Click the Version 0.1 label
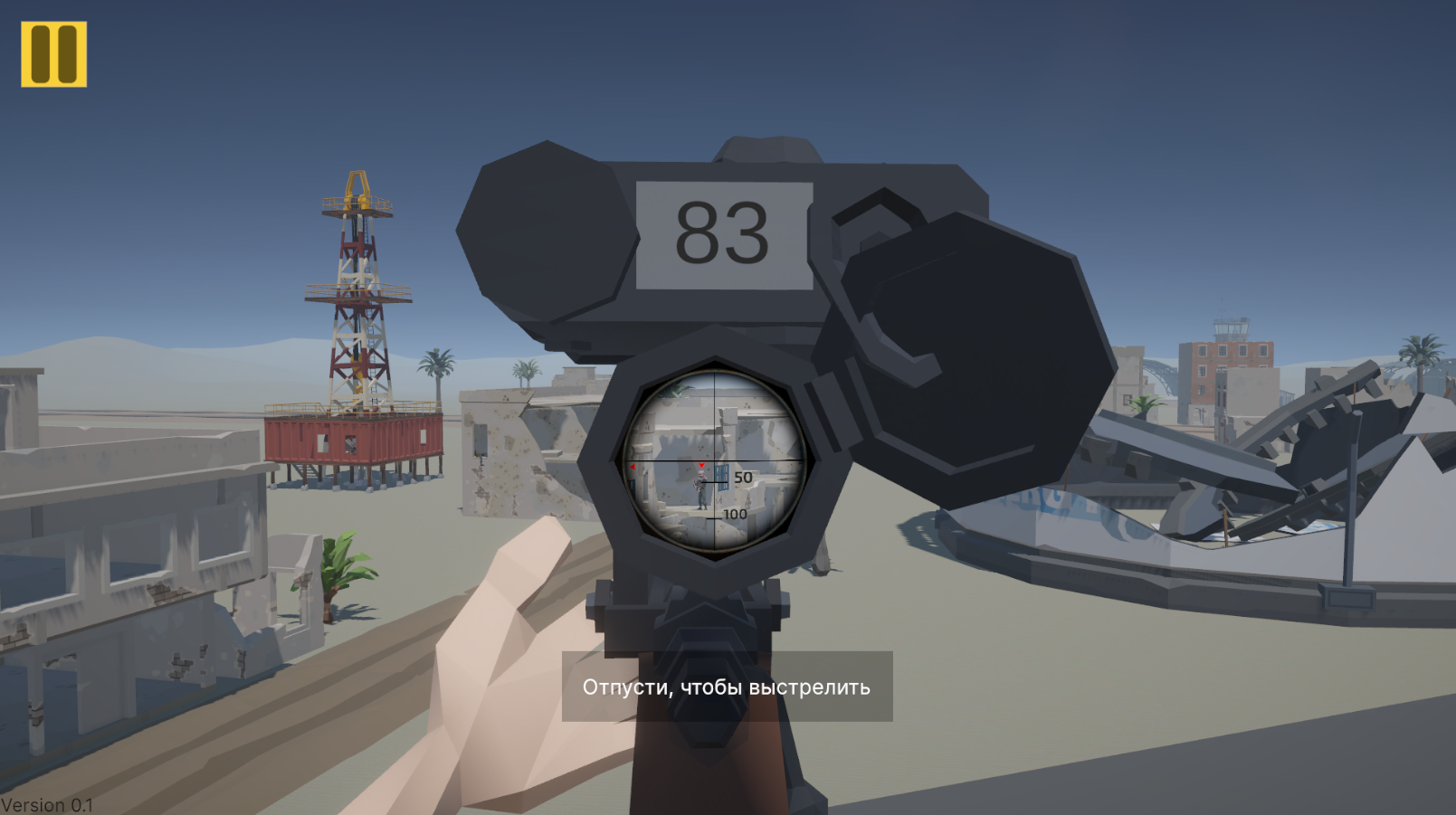The image size is (1456, 815). 47,803
